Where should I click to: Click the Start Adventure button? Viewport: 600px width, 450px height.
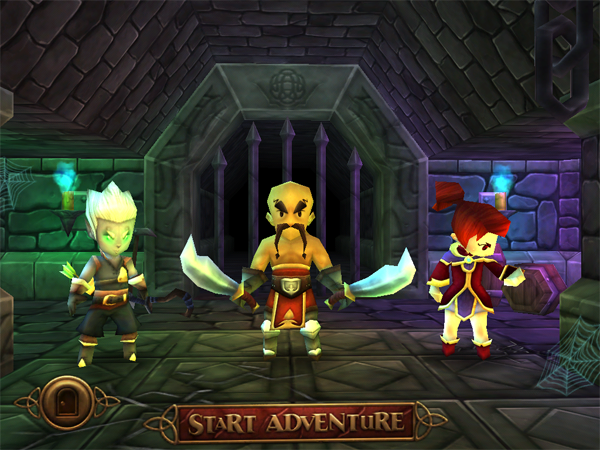tap(295, 422)
